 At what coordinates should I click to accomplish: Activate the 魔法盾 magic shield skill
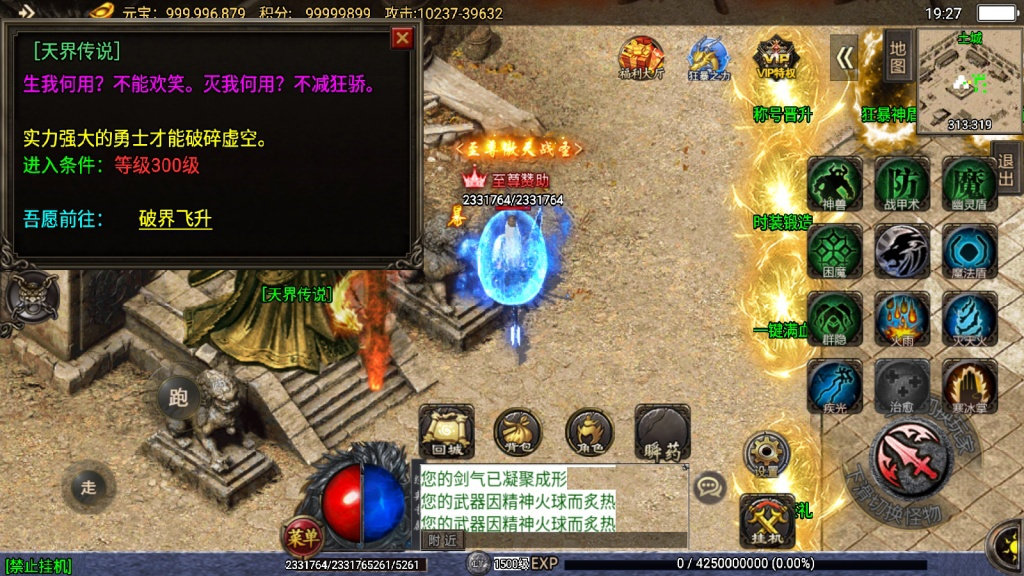(x=968, y=251)
